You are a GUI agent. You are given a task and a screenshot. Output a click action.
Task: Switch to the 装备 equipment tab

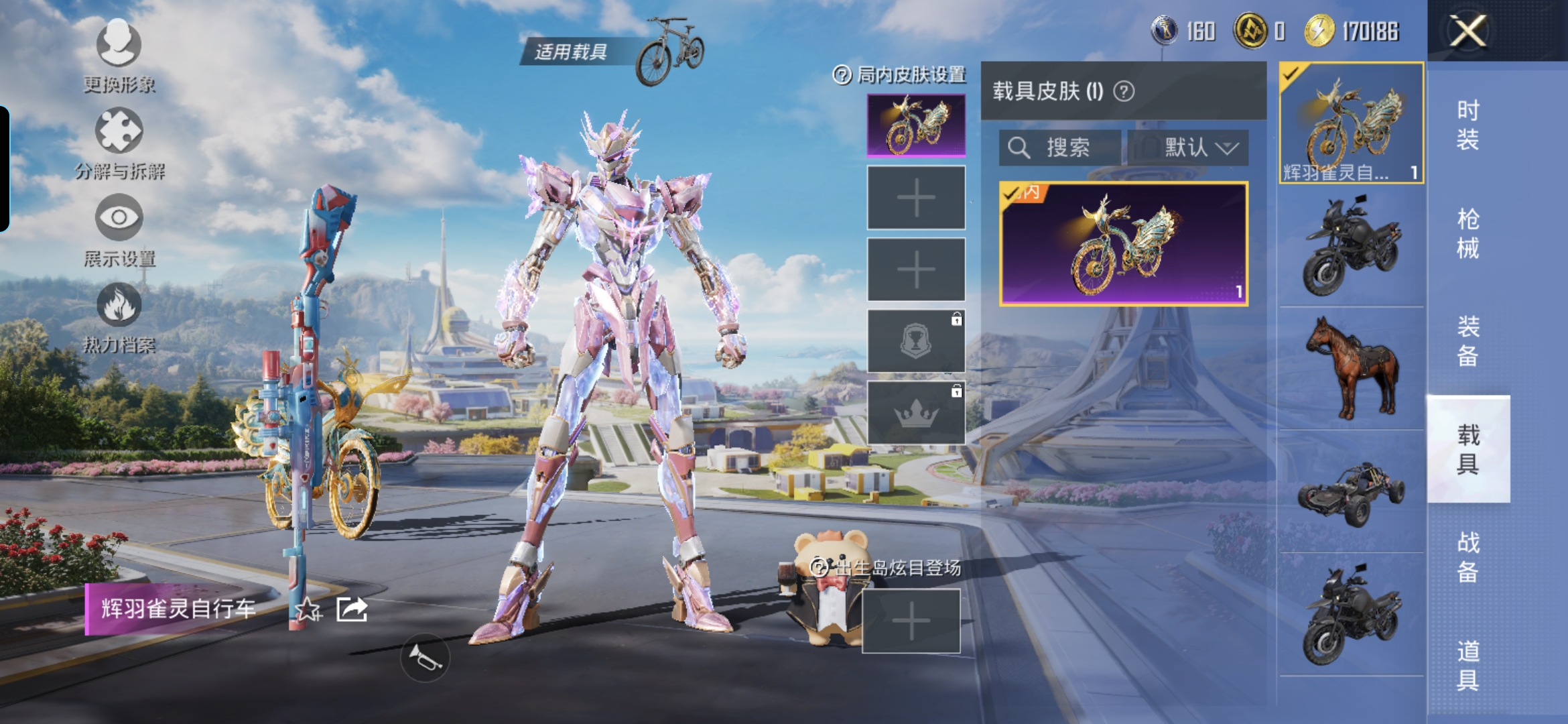(x=1467, y=341)
